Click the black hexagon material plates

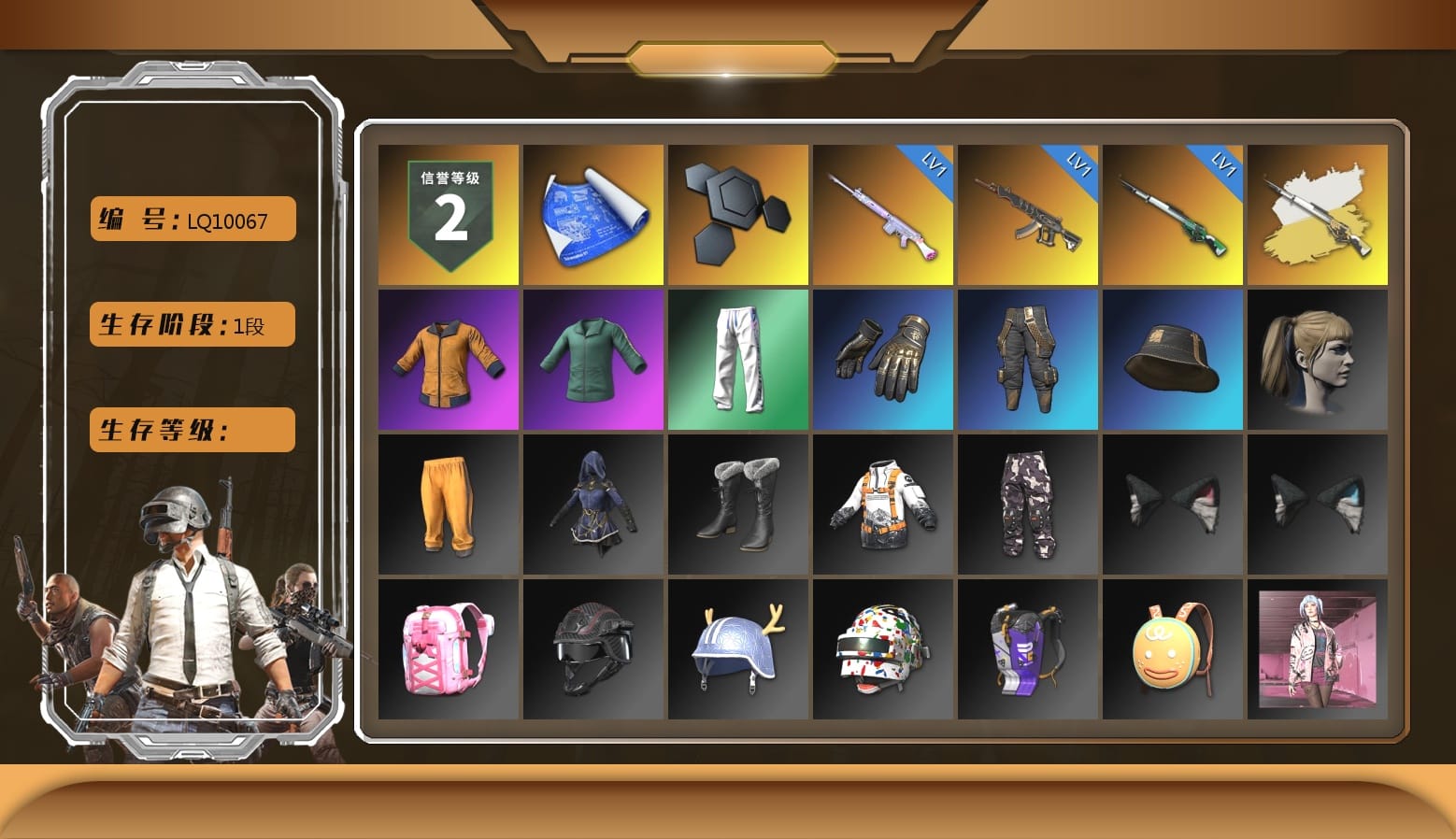point(736,214)
